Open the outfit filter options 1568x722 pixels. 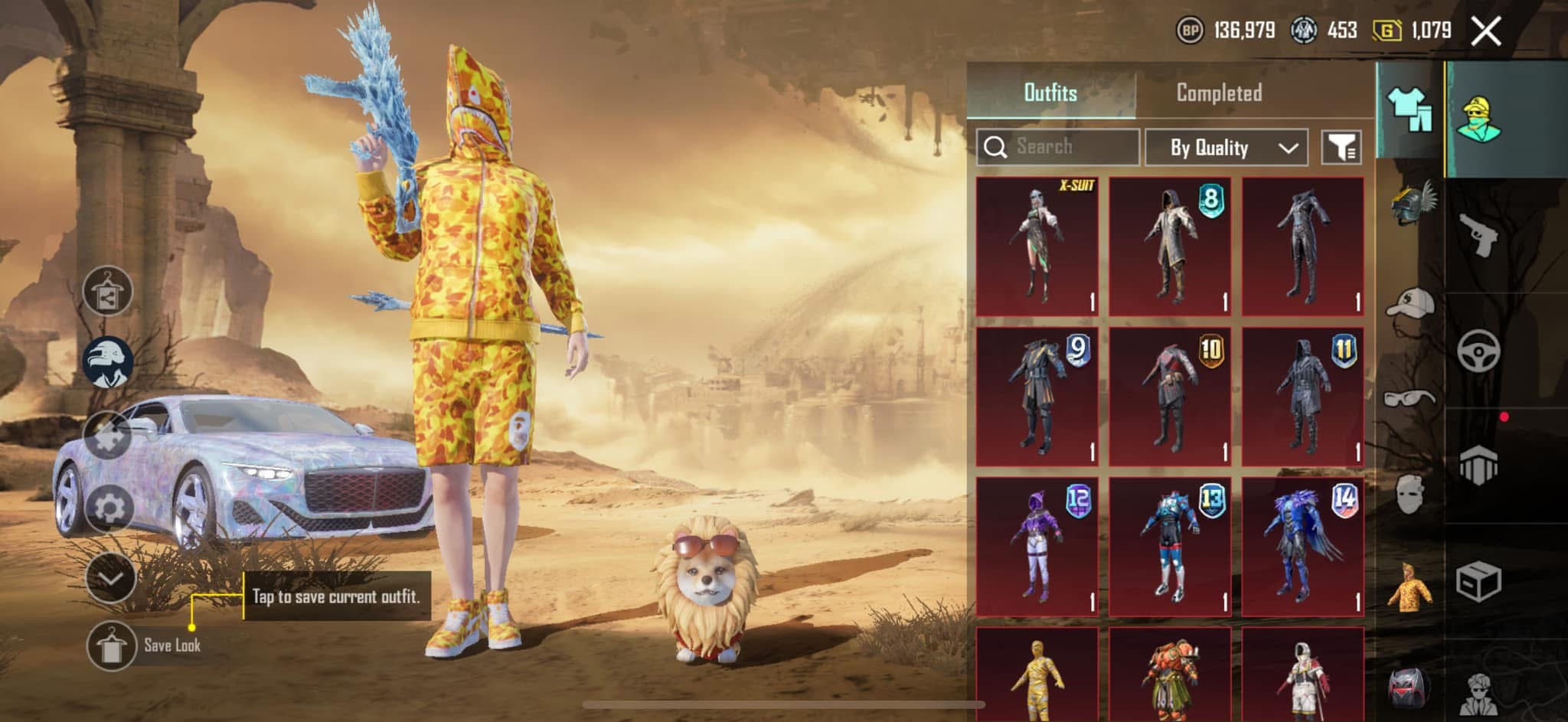point(1341,147)
